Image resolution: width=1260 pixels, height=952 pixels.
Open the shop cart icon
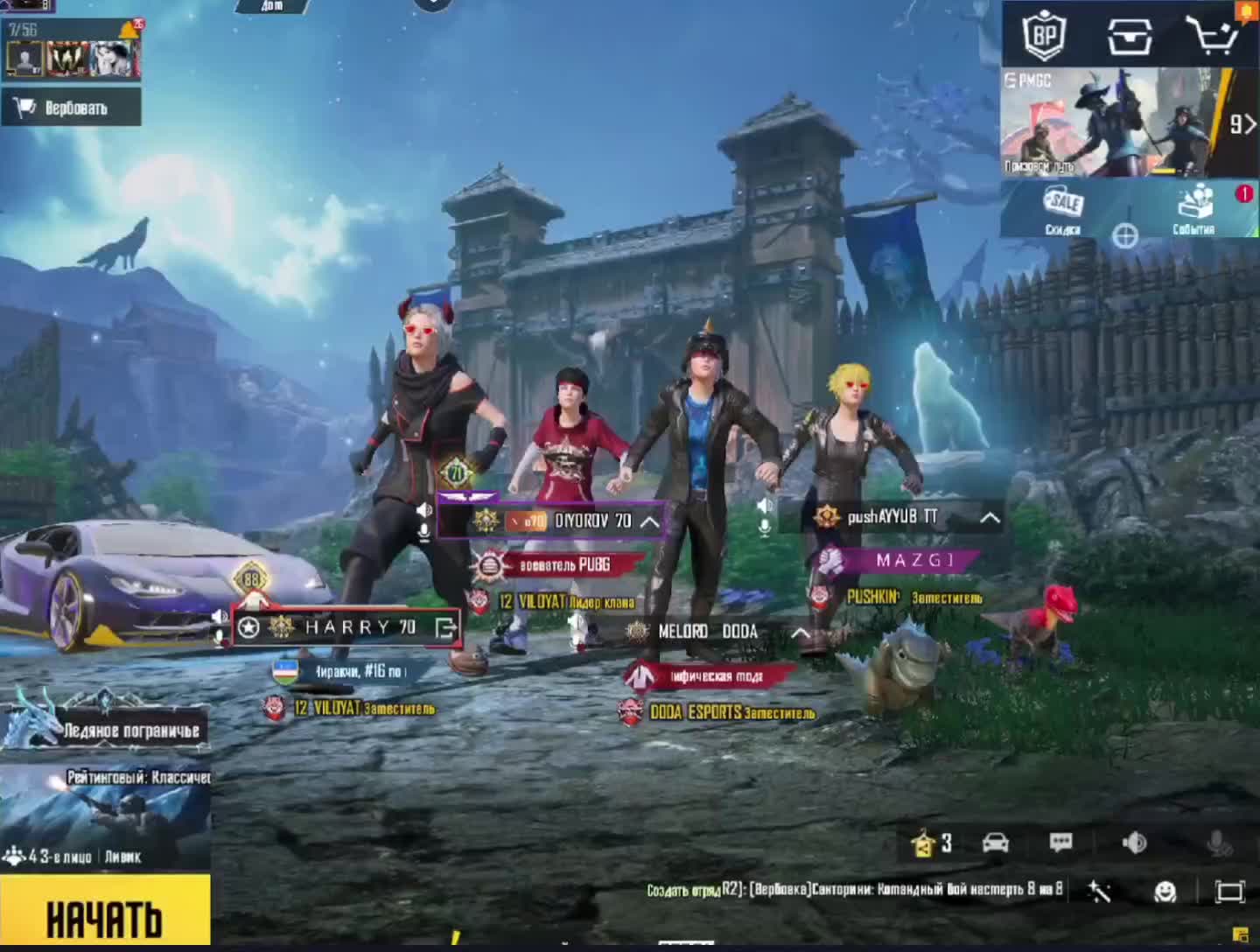point(1212,35)
